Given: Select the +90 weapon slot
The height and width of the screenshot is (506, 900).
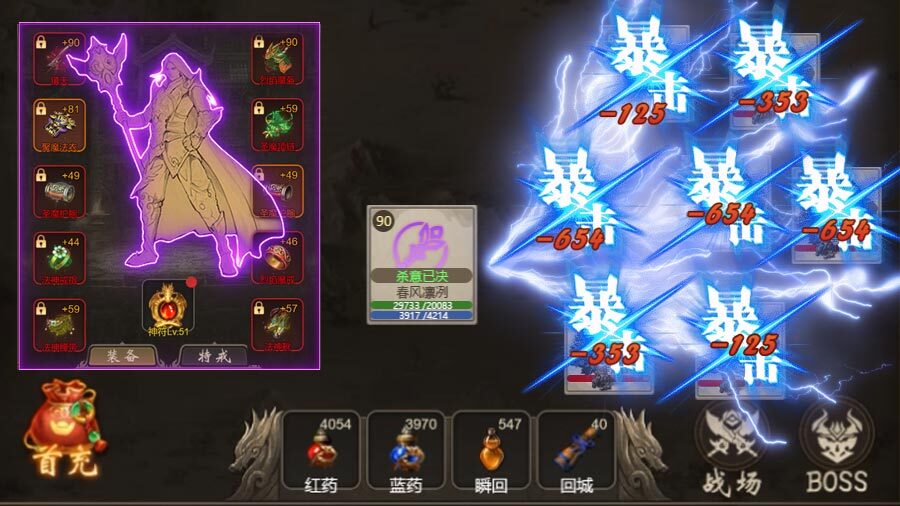Looking at the screenshot, I should 60,58.
